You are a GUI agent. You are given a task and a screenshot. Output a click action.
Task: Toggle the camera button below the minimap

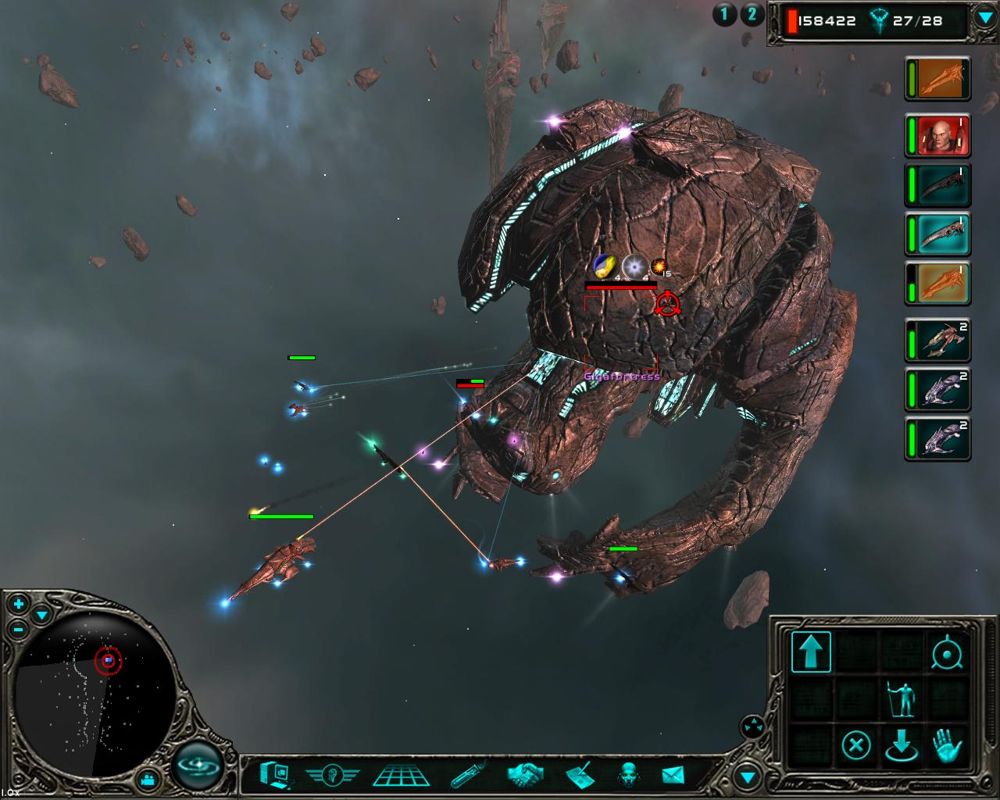coord(149,778)
